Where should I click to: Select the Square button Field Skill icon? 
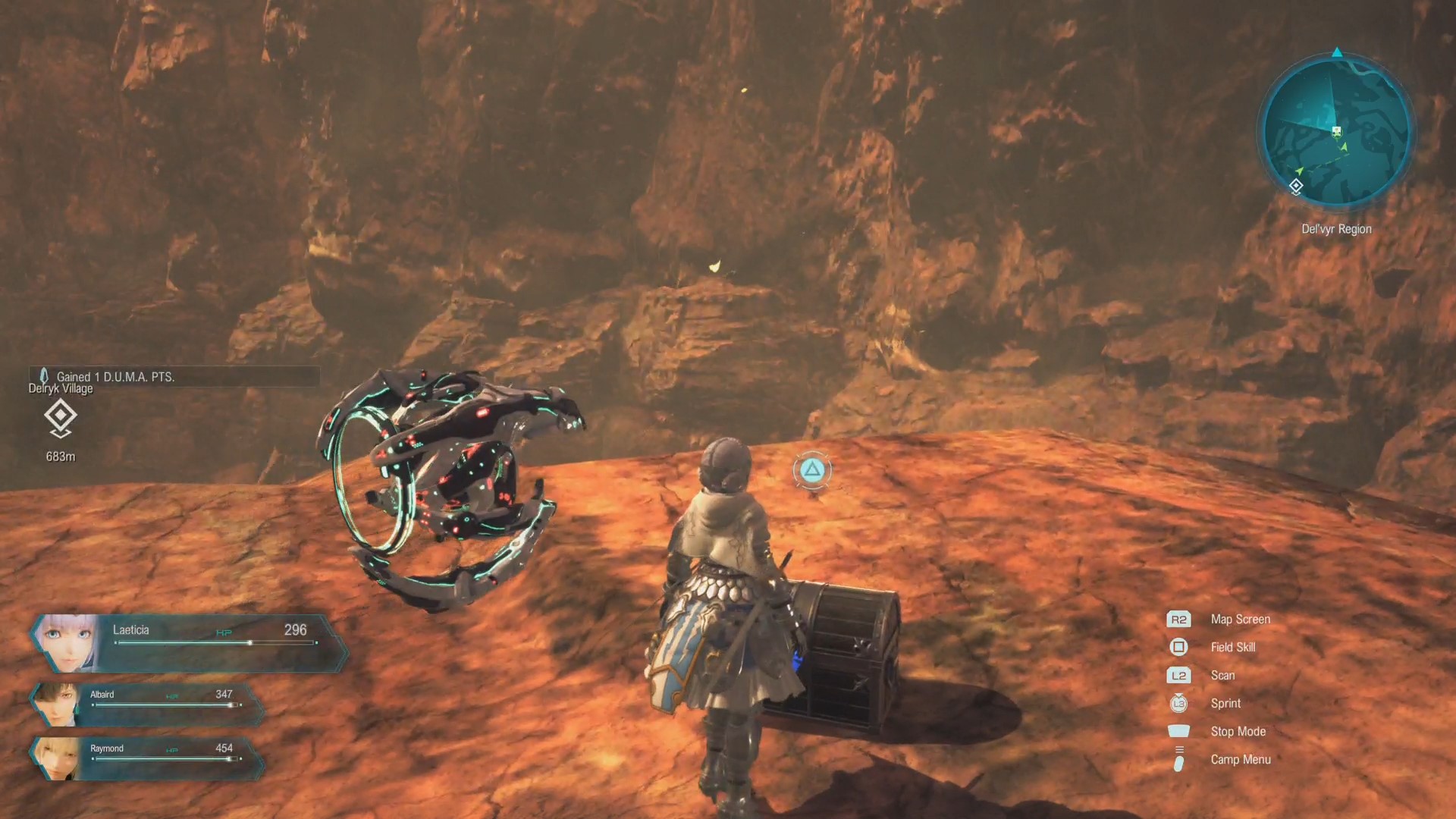pyautogui.click(x=1178, y=647)
